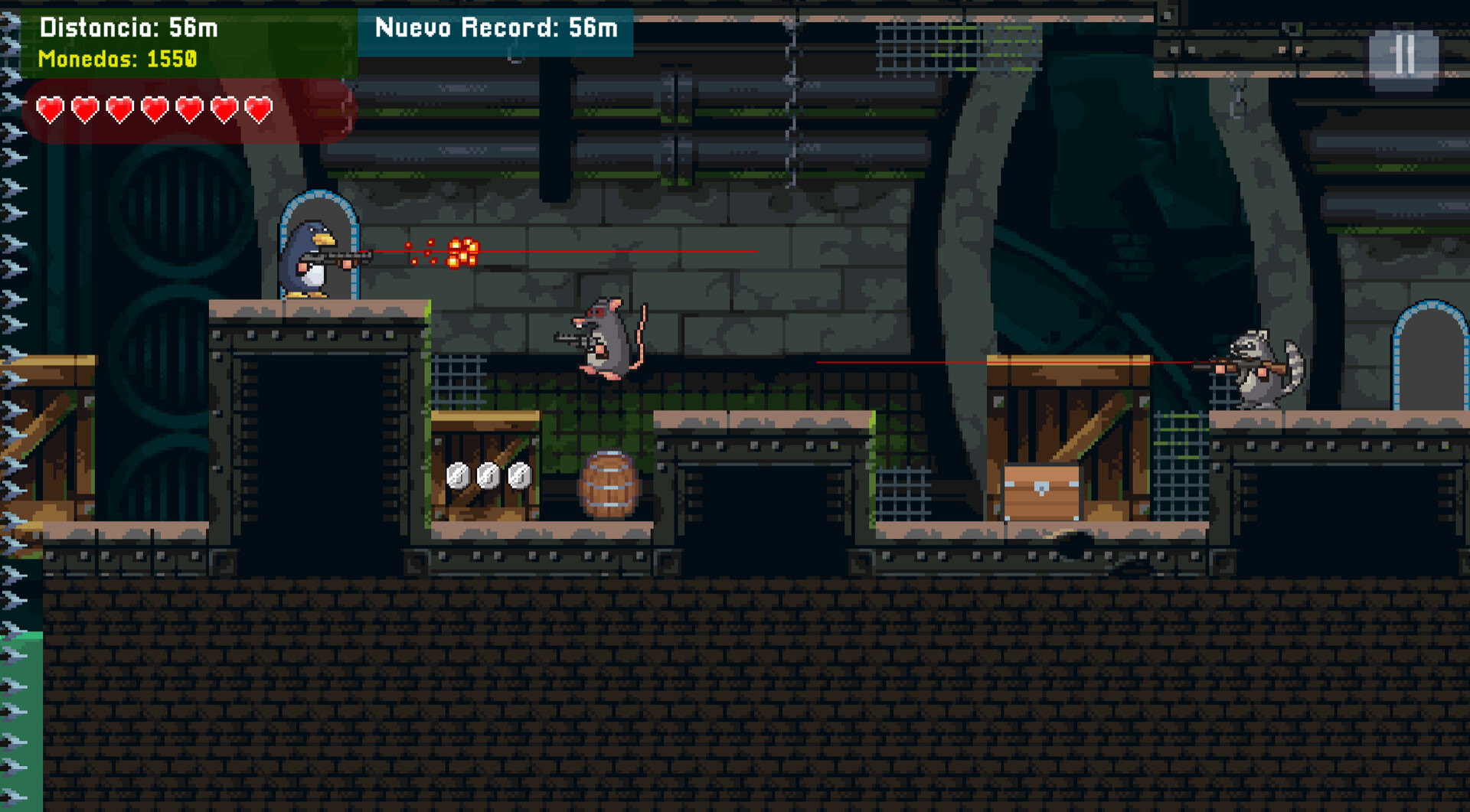Collect the three silver coins on the crate
The height and width of the screenshot is (812, 1470).
(x=488, y=474)
